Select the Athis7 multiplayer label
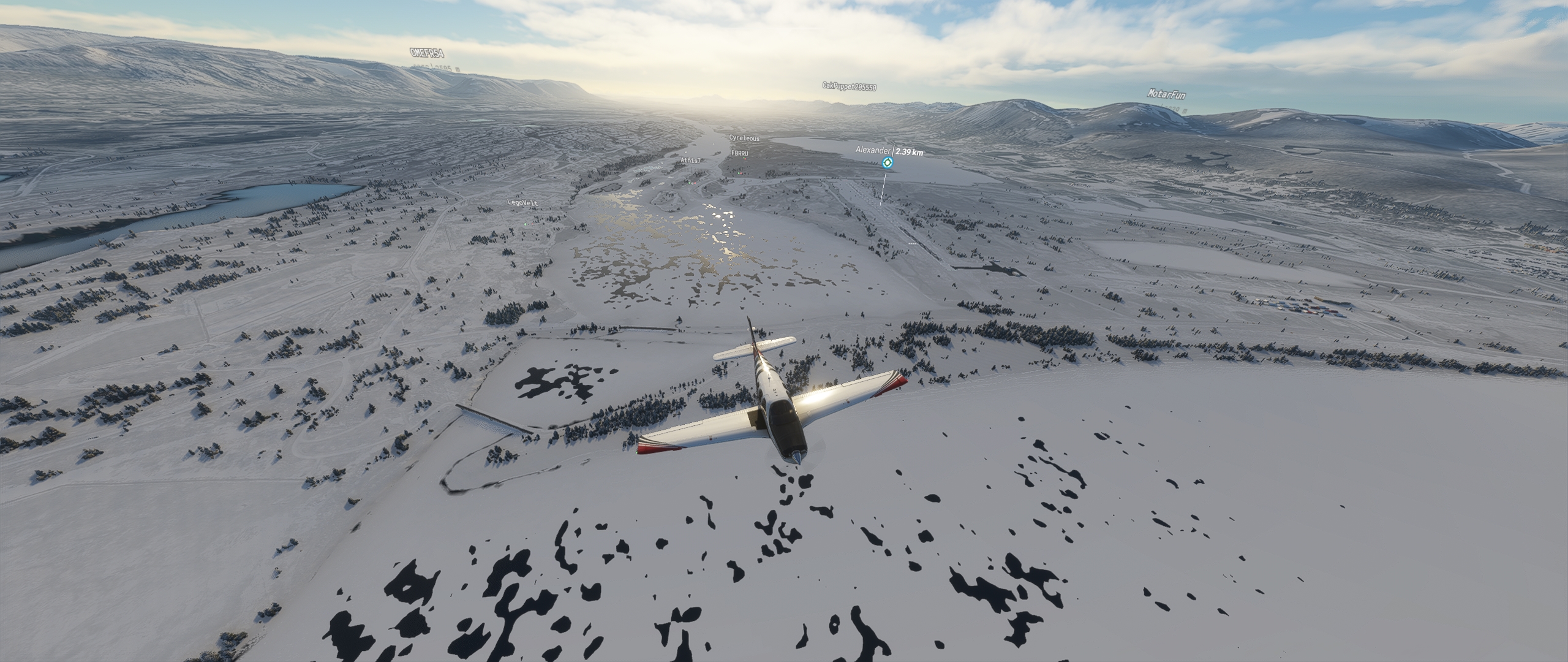 (690, 161)
